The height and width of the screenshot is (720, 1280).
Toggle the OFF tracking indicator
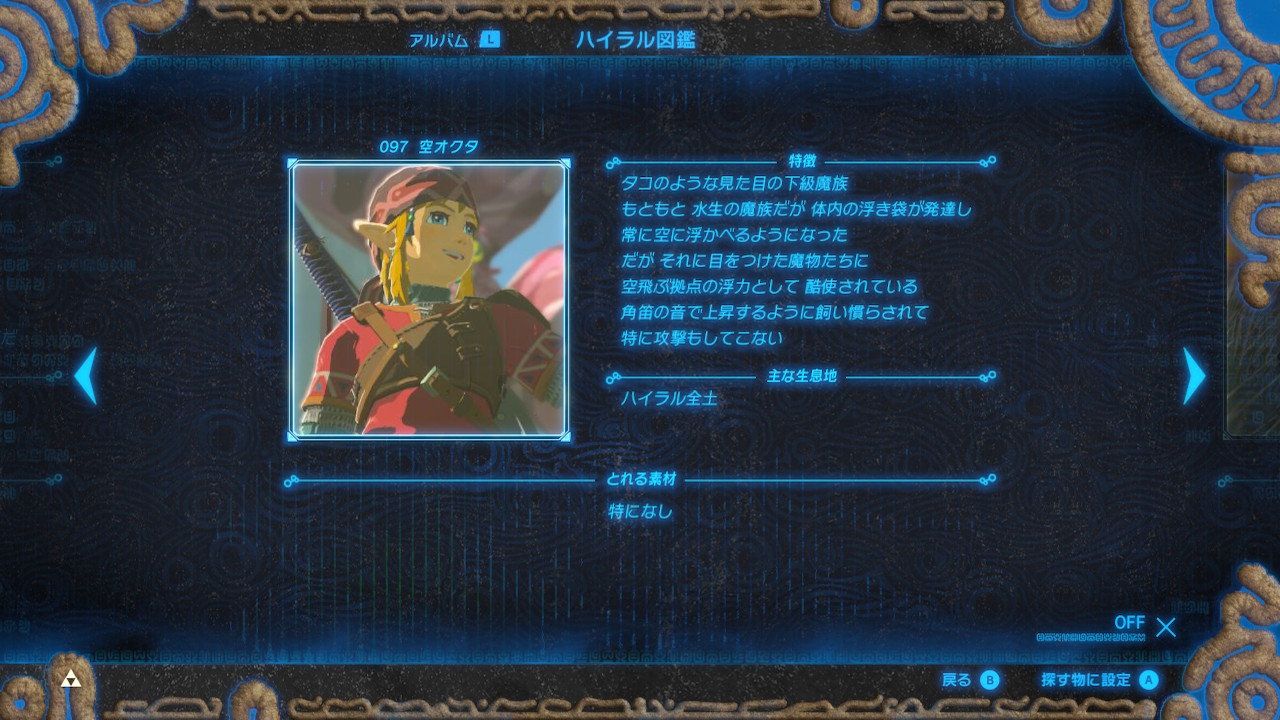coord(1129,623)
